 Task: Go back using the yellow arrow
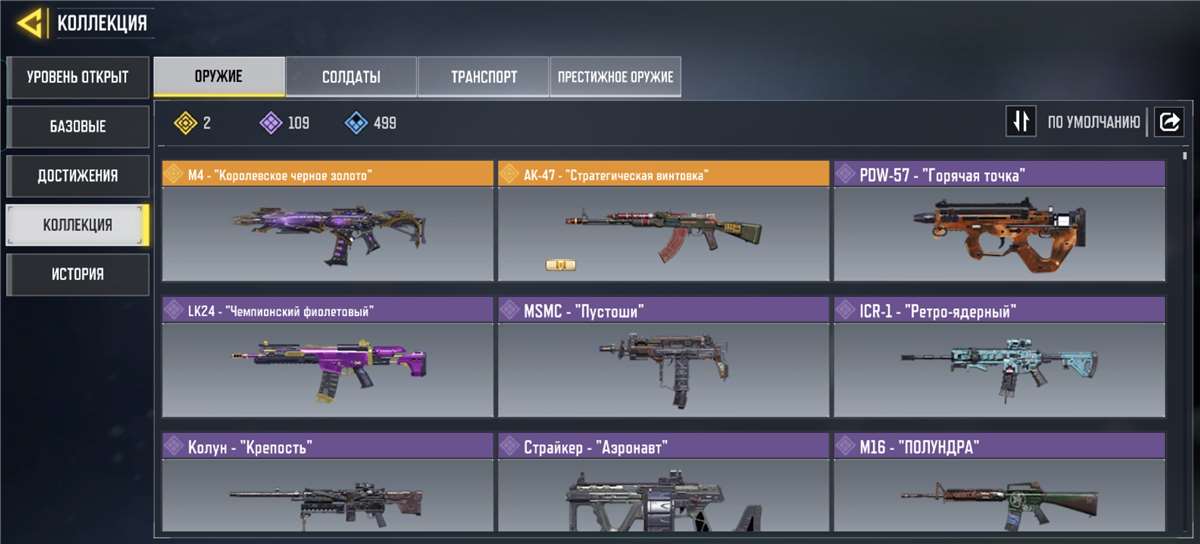pos(28,22)
